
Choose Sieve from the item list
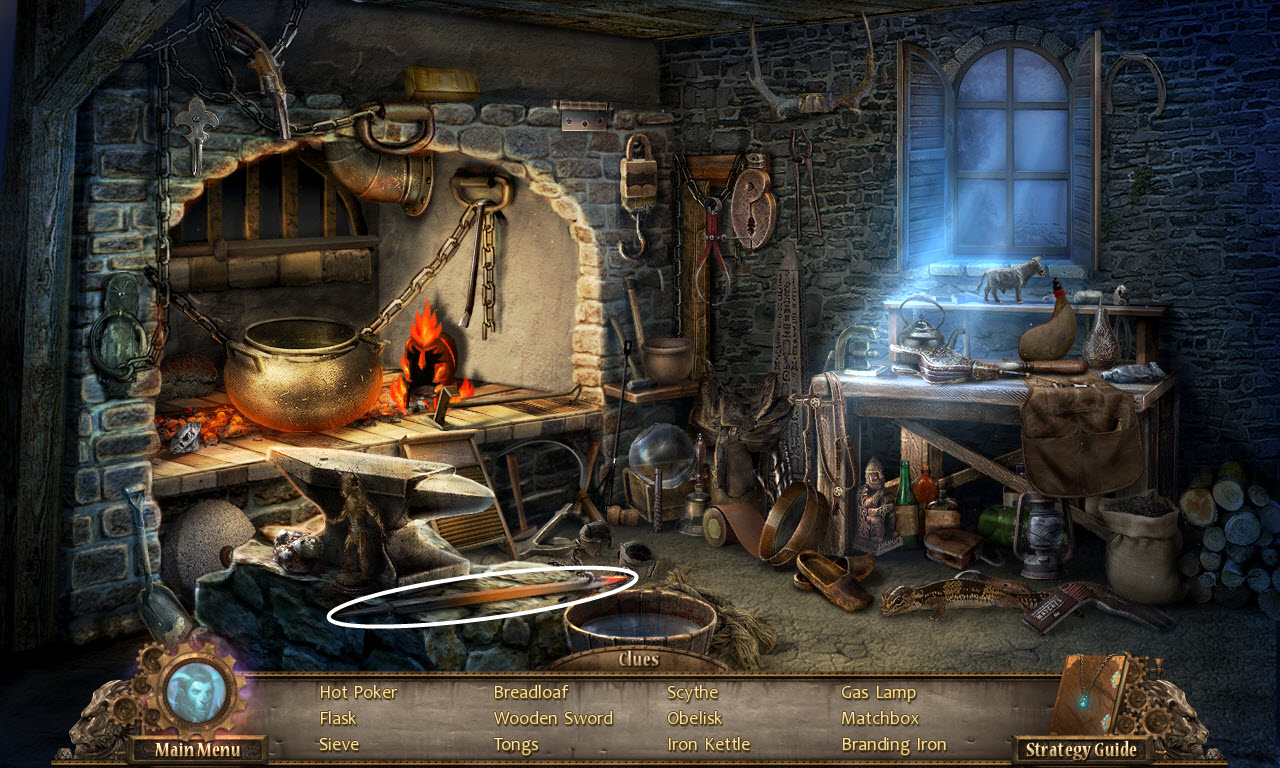point(339,744)
